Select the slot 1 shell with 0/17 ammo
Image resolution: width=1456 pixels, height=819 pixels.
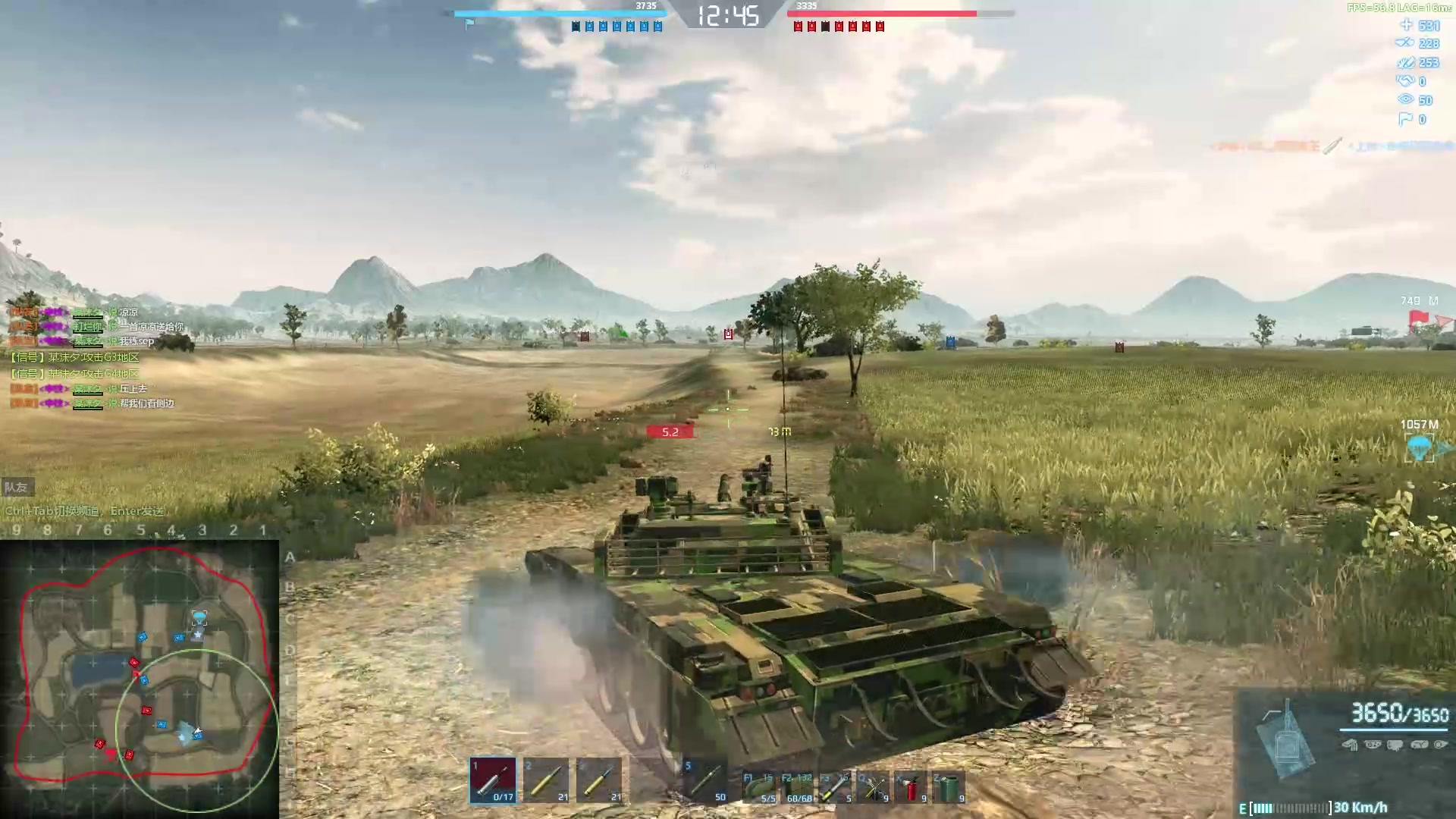click(493, 780)
